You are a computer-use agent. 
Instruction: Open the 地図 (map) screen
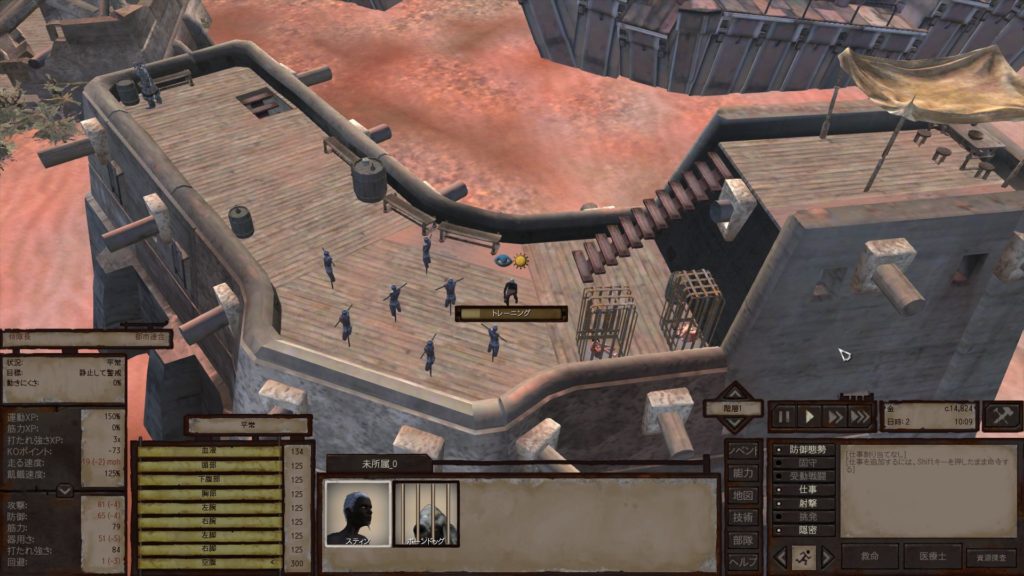[x=742, y=495]
